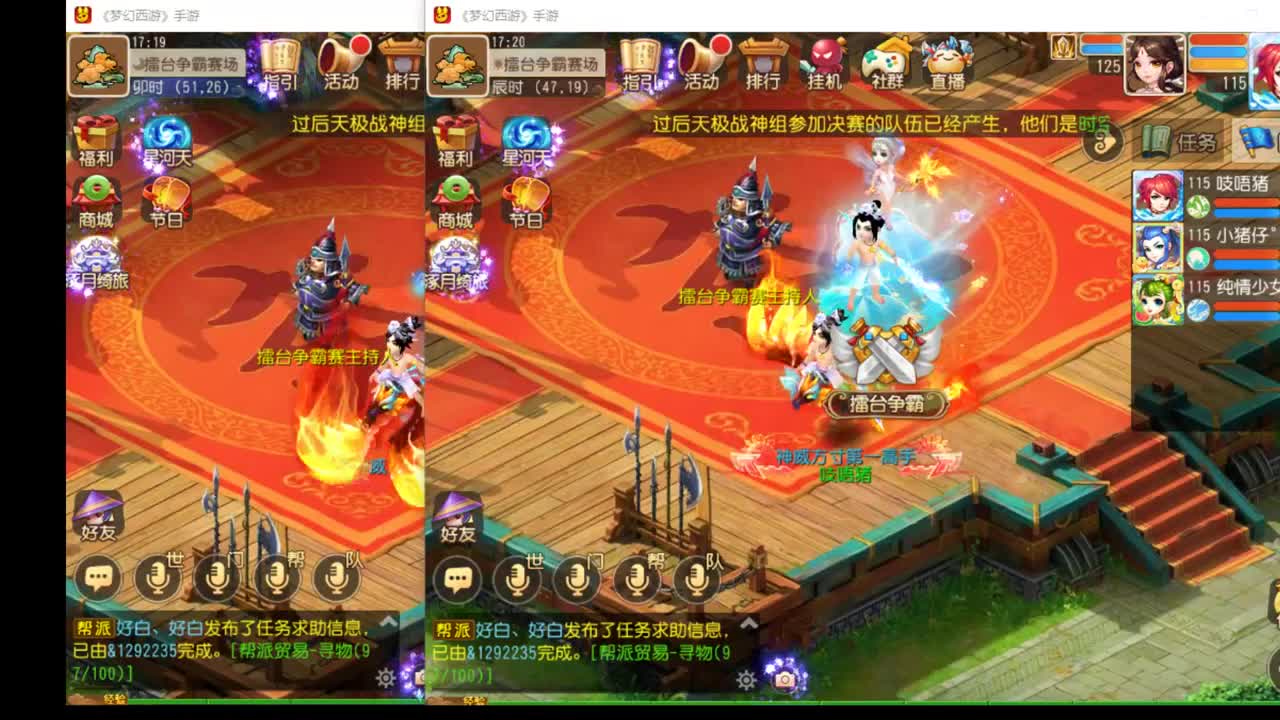This screenshot has height=720, width=1280.
Task: Toggle the 世 (world) voice chat microphone
Action: (517, 580)
